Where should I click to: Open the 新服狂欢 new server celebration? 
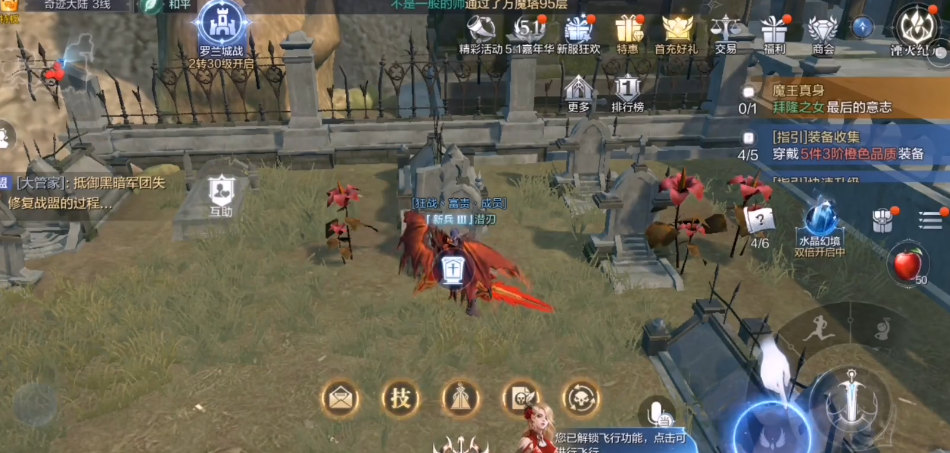coord(578,32)
